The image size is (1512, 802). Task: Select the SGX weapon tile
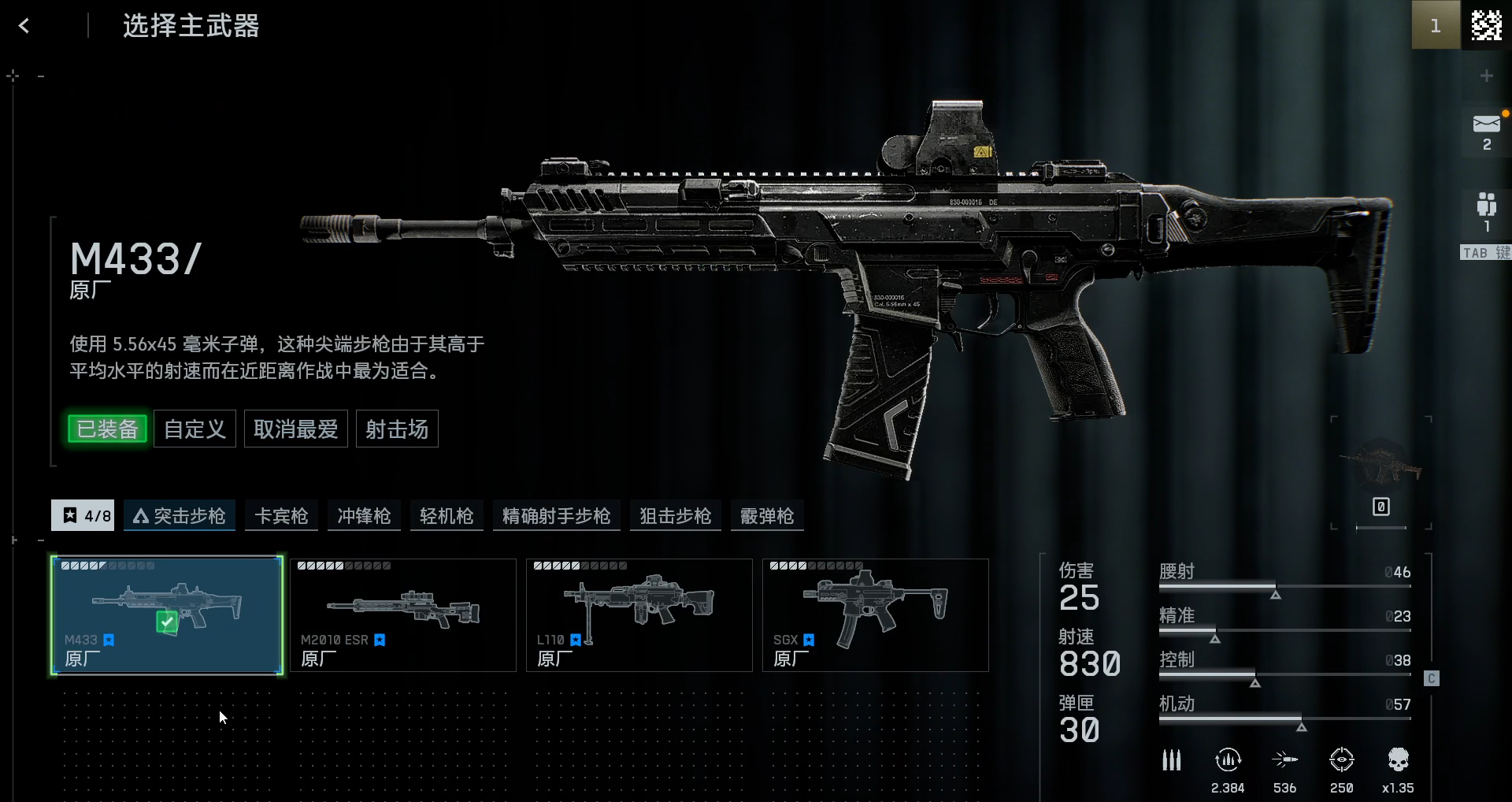876,615
